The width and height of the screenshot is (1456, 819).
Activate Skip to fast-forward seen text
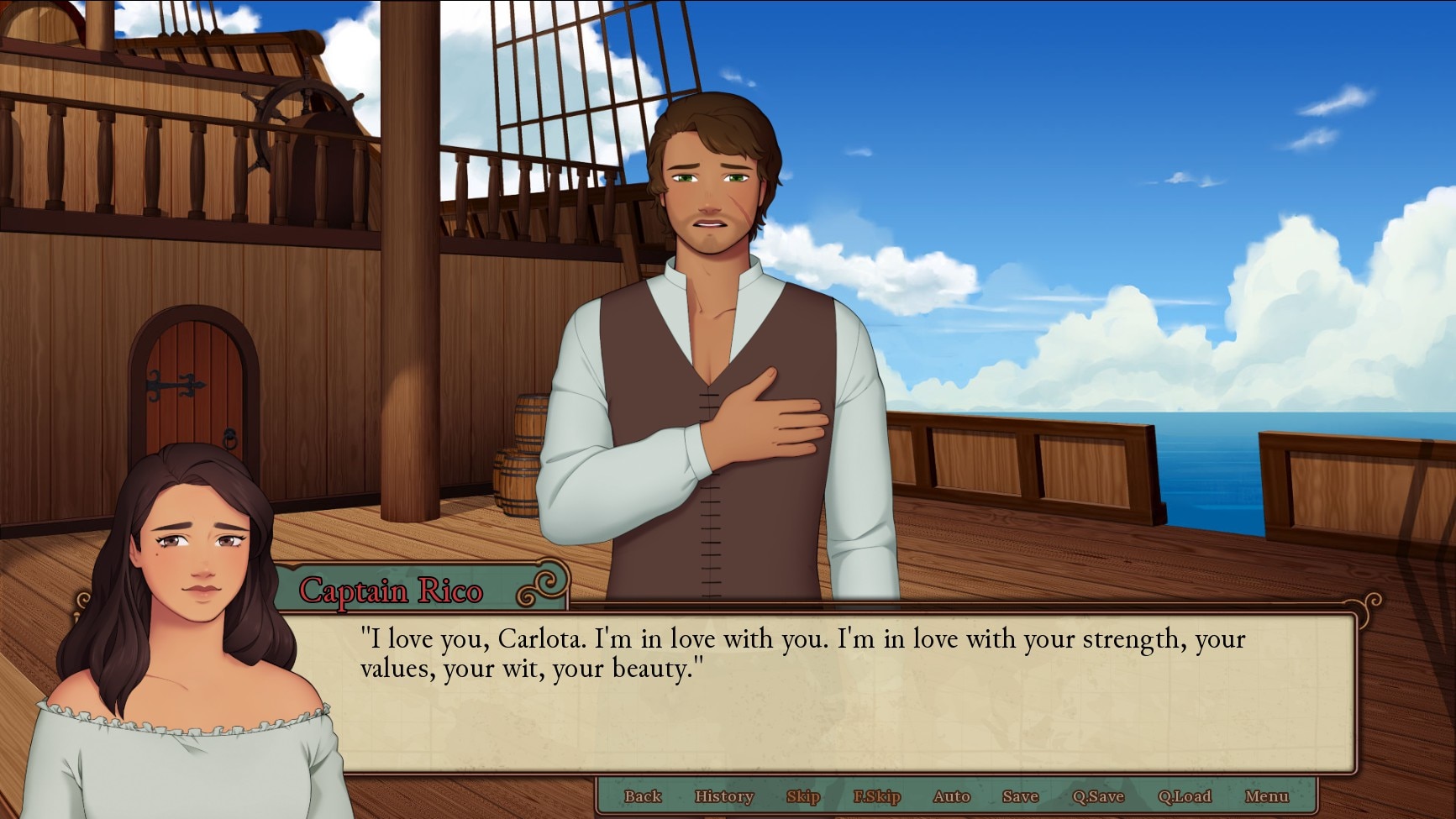(x=802, y=796)
